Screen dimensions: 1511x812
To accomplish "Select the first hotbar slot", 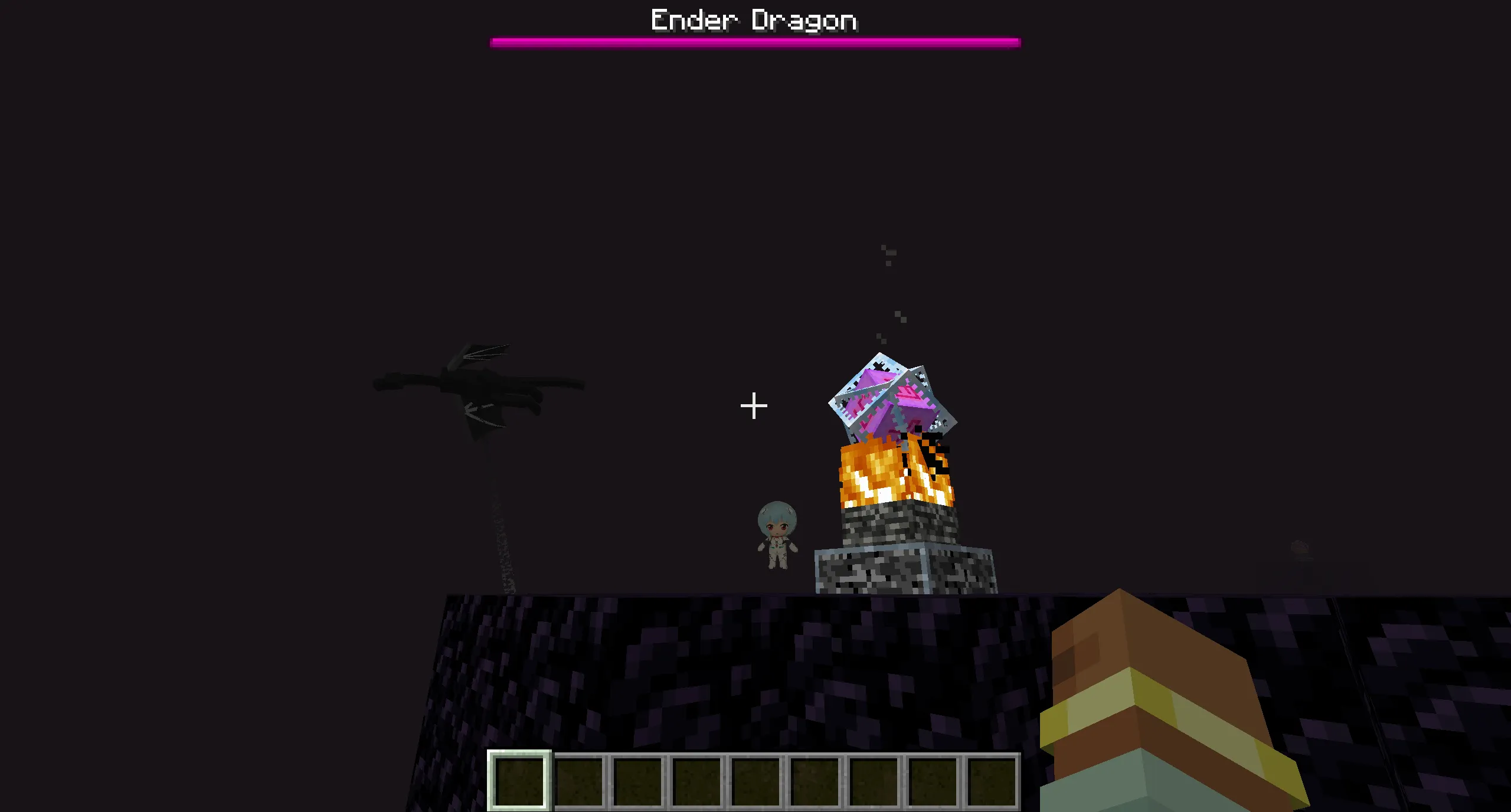I will pos(522,780).
